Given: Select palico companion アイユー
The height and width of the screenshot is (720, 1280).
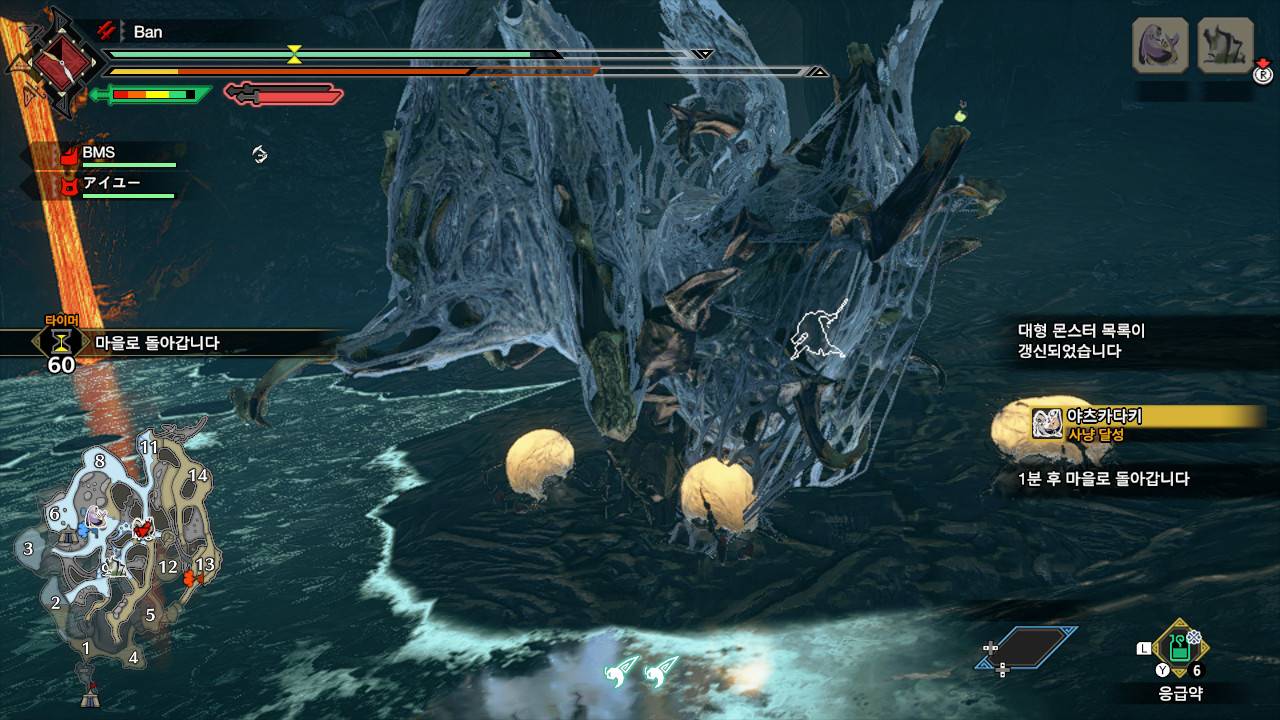Looking at the screenshot, I should click(x=110, y=183).
